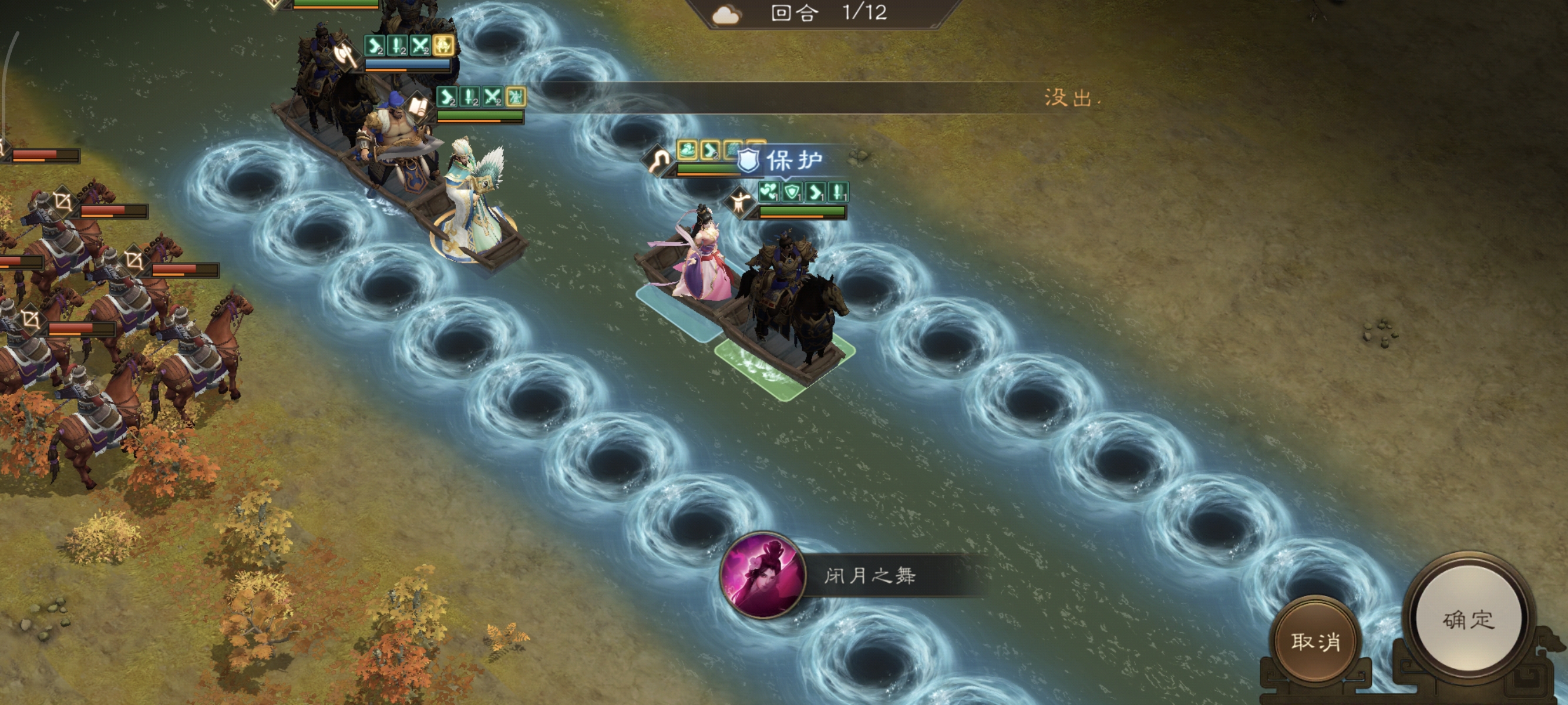Inspect the sword +2 buff icon
Image resolution: width=1568 pixels, height=705 pixels.
(397, 46)
